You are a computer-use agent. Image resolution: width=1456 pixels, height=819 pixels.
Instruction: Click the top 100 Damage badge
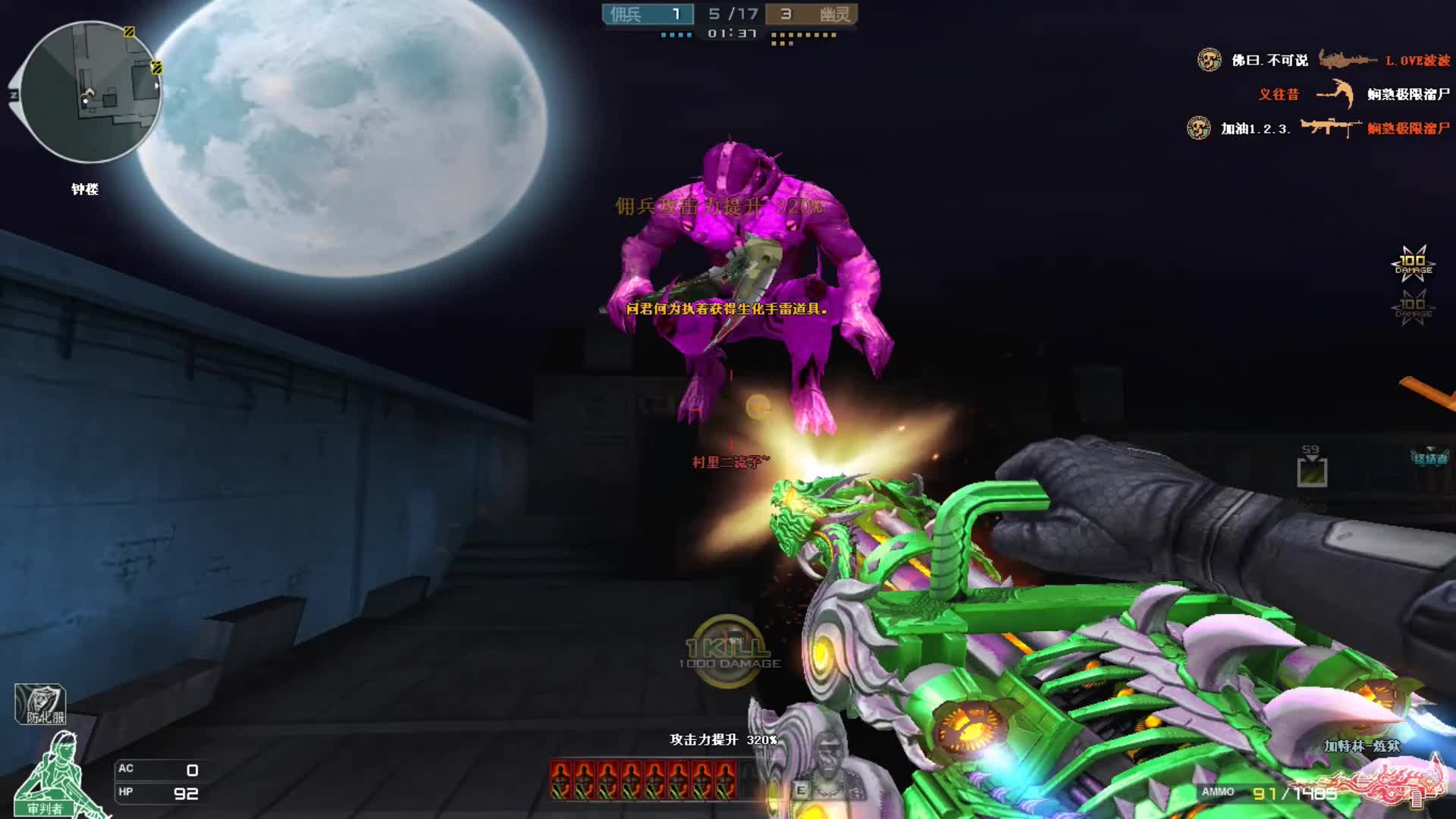[1413, 264]
